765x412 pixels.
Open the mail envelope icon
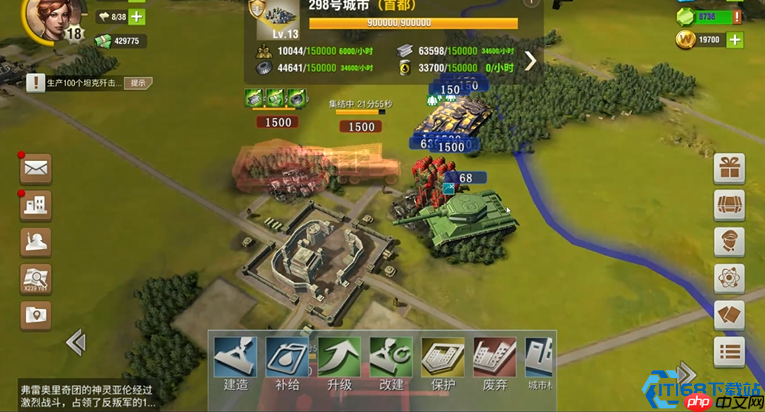click(x=36, y=168)
